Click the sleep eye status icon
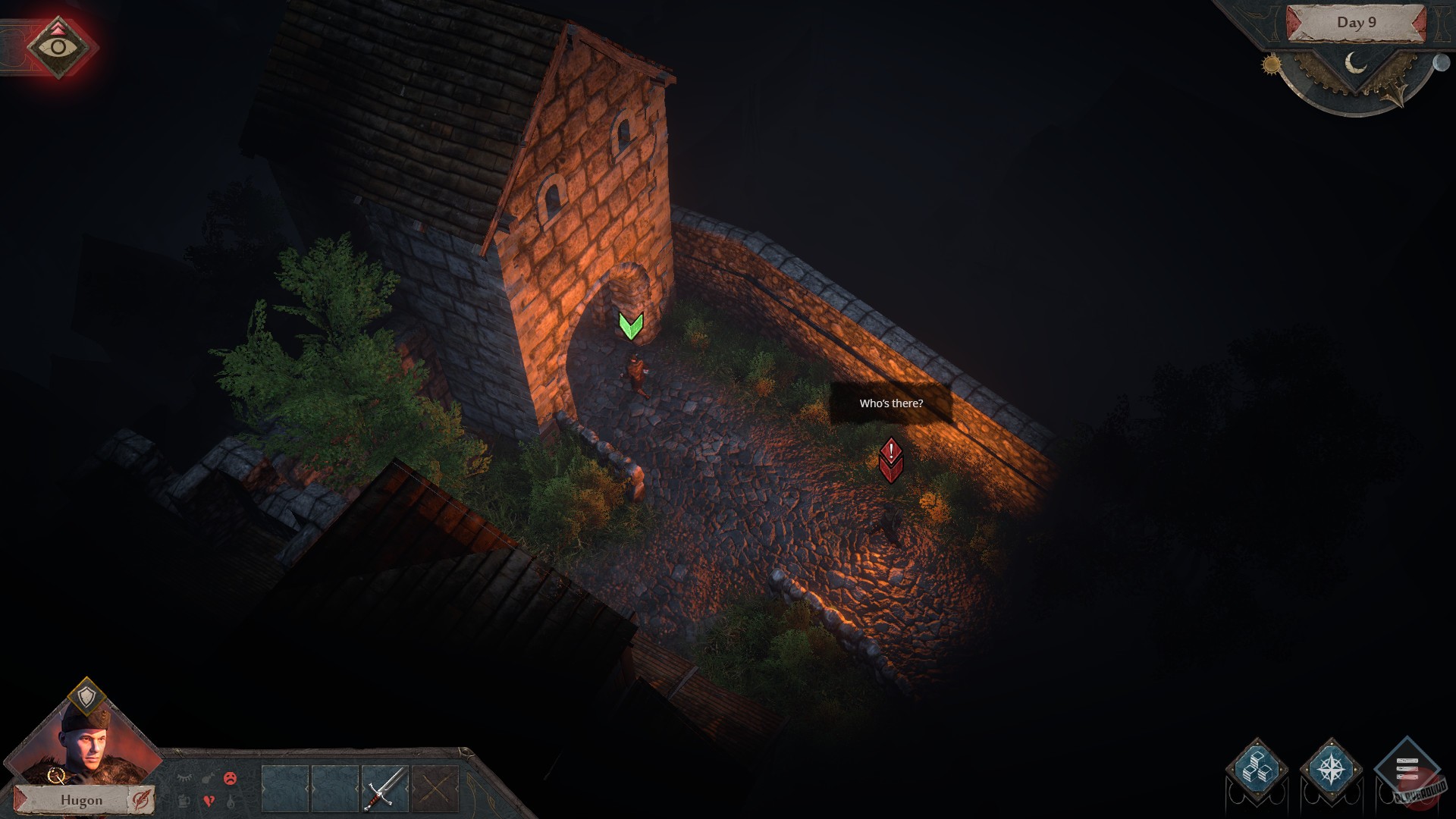The width and height of the screenshot is (1456, 819). click(x=184, y=777)
